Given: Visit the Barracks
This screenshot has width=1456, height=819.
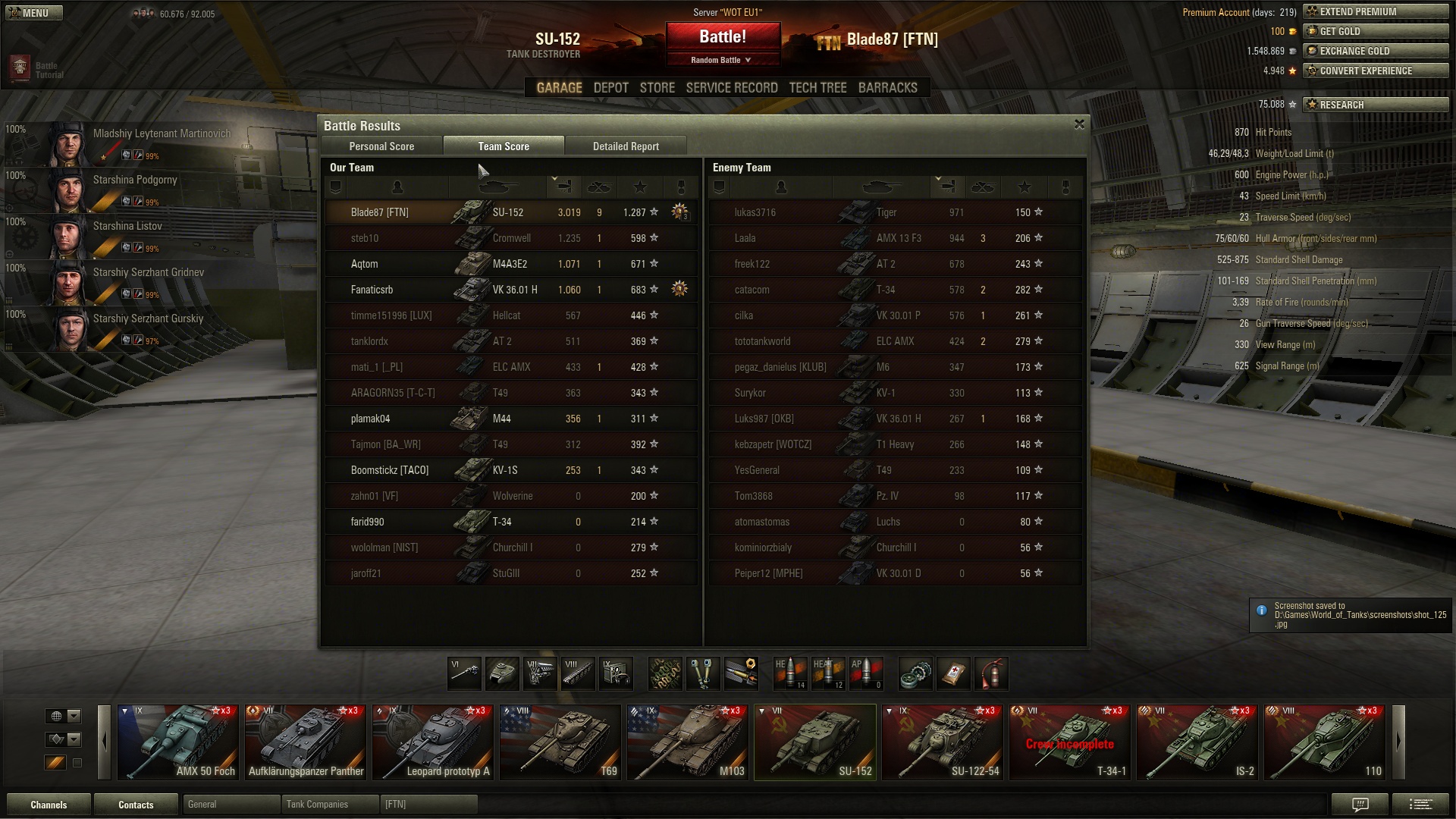Looking at the screenshot, I should tap(887, 88).
